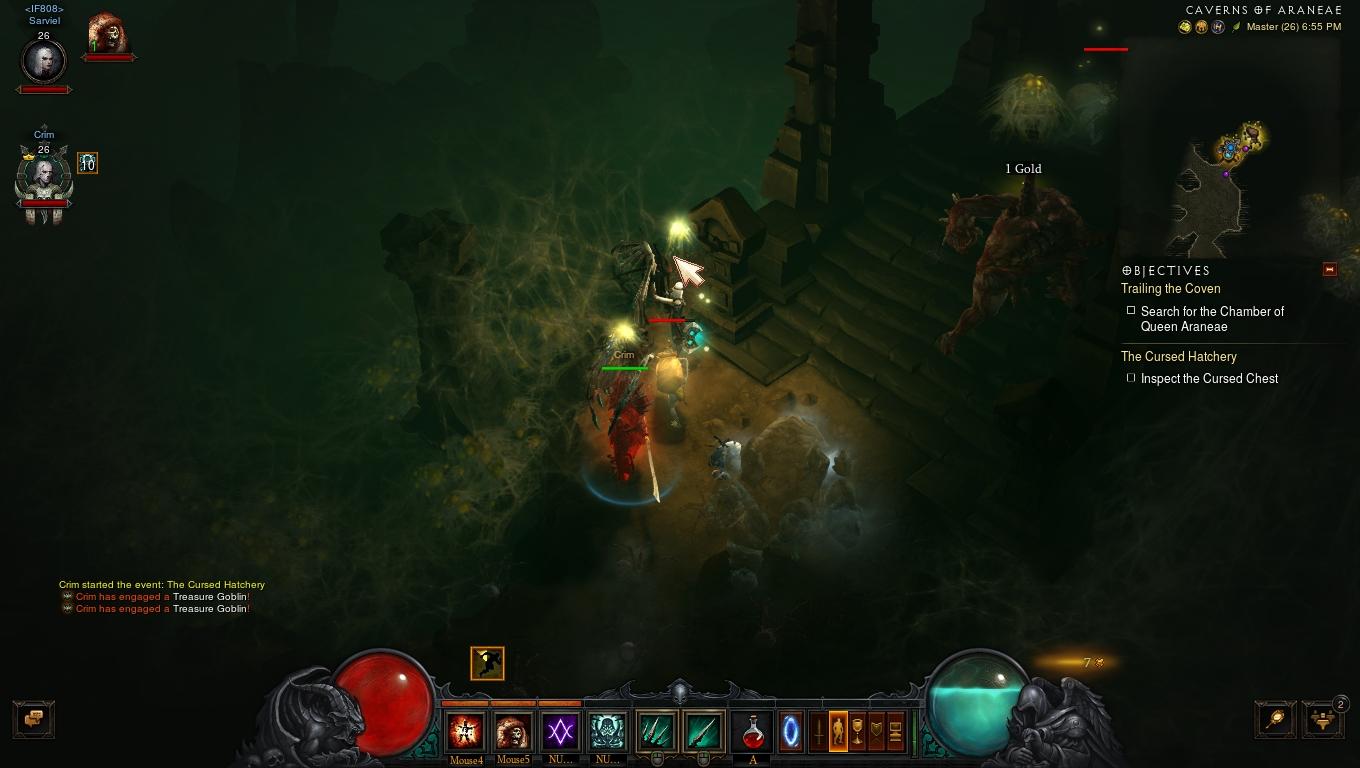The image size is (1360, 768).
Task: Drink the red health potion
Action: click(x=752, y=732)
